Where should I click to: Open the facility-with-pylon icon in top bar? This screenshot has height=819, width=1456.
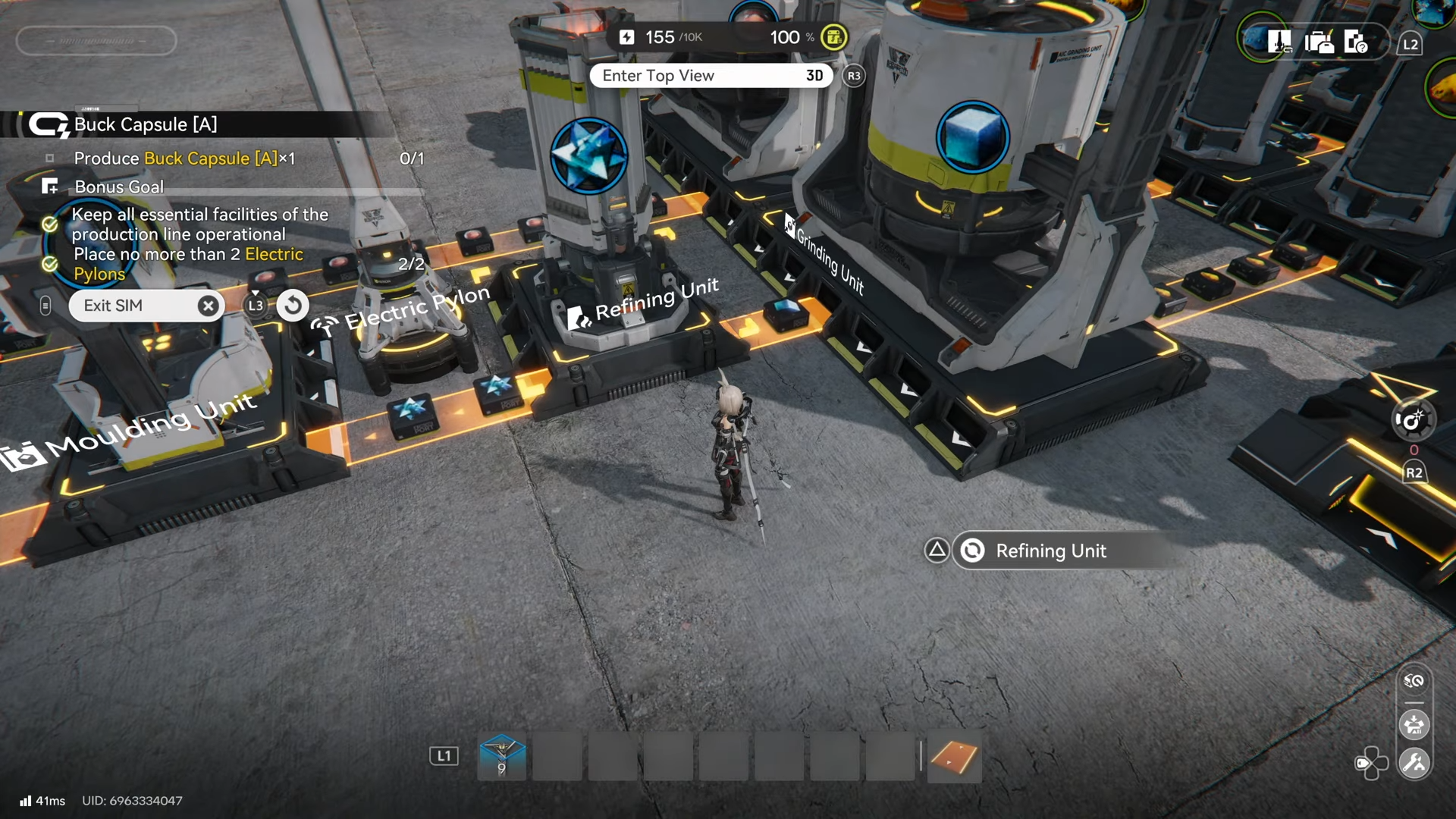(1279, 42)
